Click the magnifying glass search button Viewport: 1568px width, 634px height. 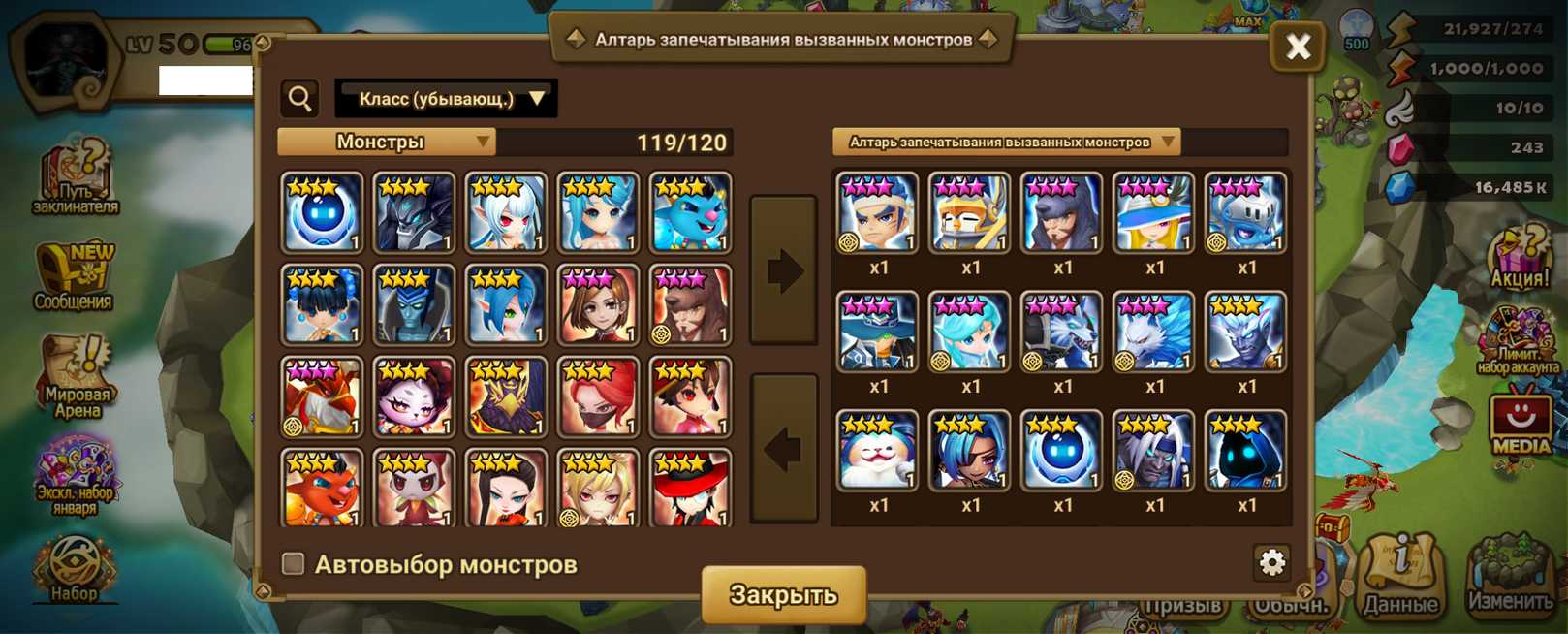(300, 99)
